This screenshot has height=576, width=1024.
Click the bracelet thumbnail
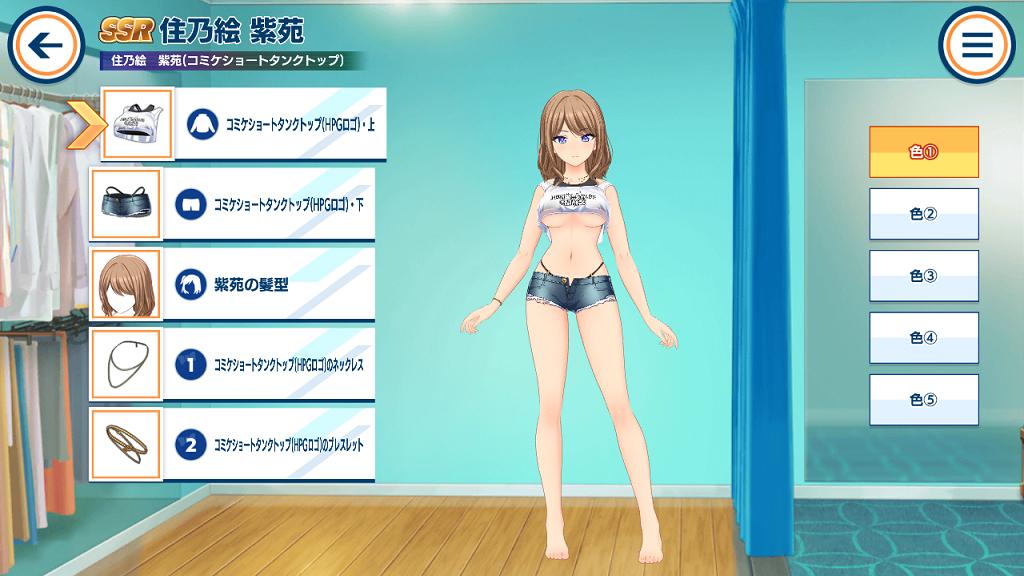pyautogui.click(x=126, y=444)
